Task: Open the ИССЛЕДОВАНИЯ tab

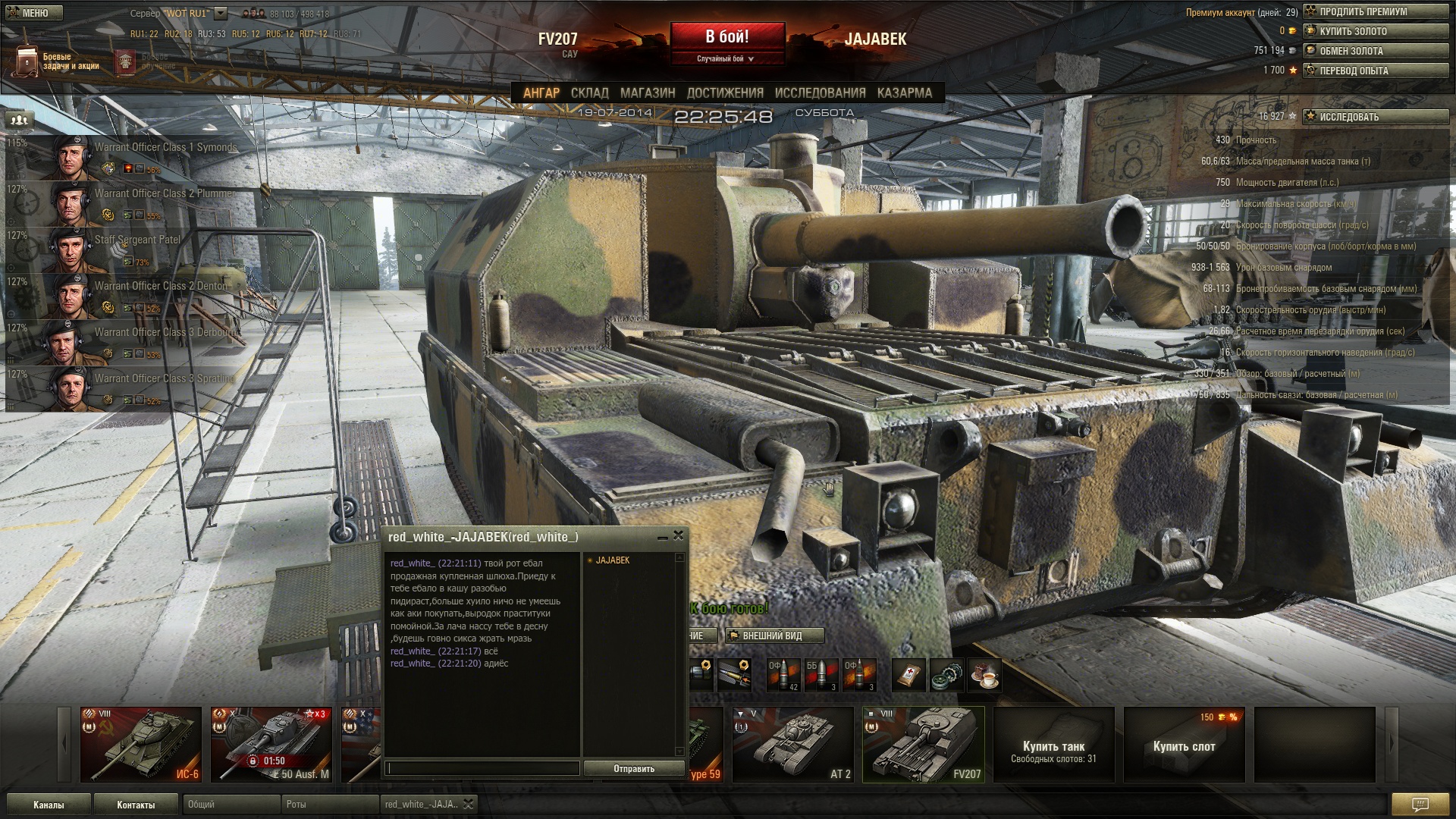Action: tap(820, 93)
